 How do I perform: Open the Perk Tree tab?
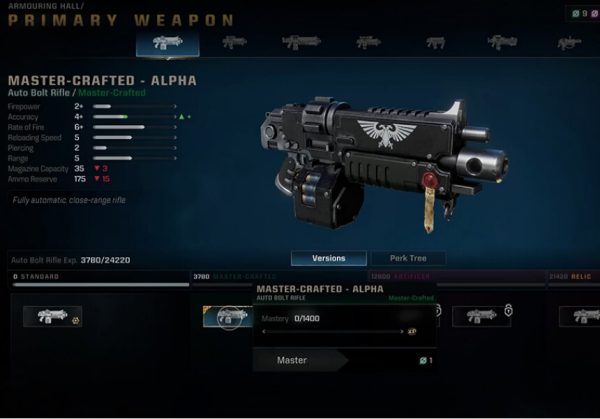407,258
